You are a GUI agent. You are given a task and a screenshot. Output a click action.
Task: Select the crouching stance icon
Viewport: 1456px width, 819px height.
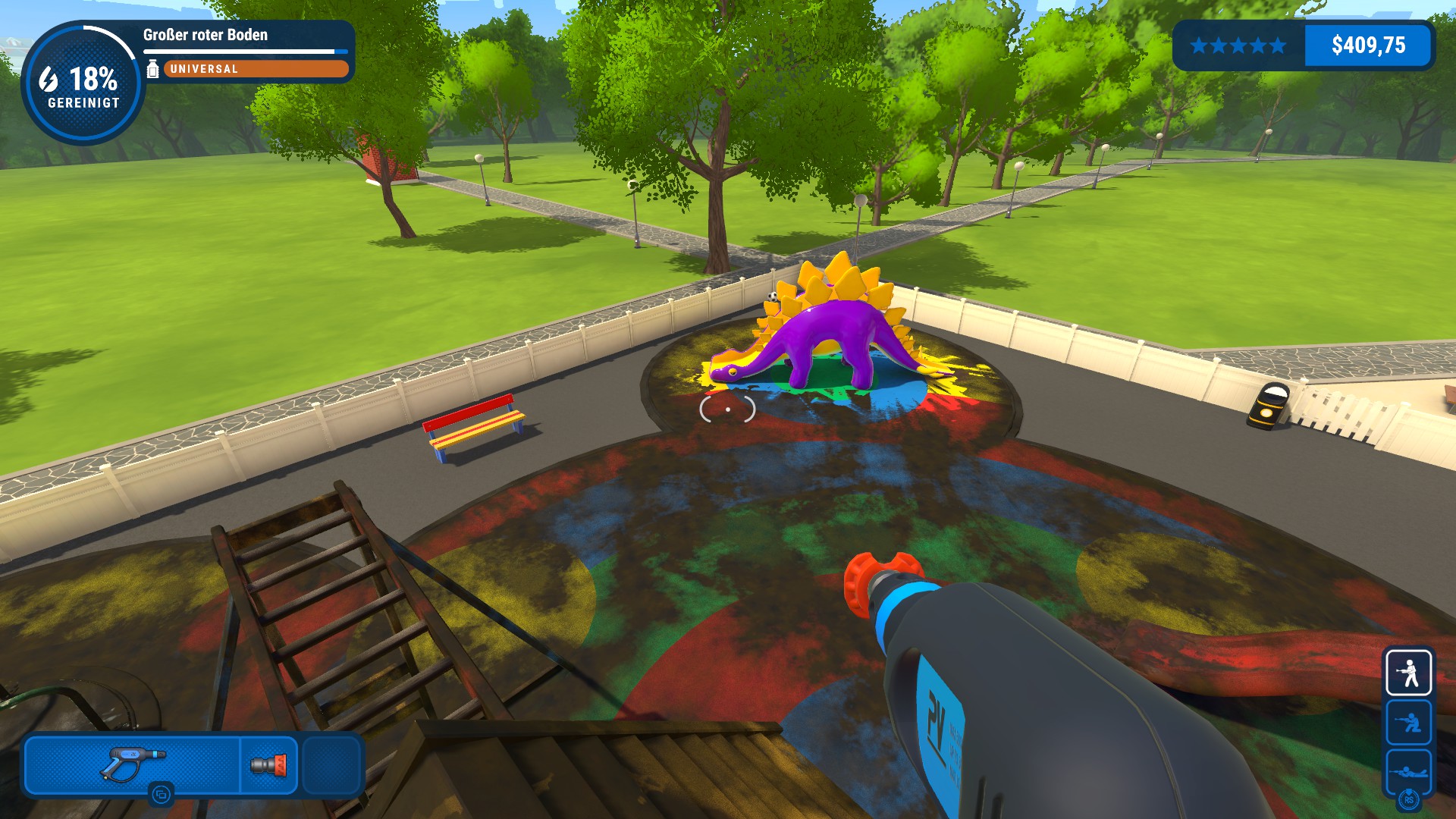coord(1409,722)
